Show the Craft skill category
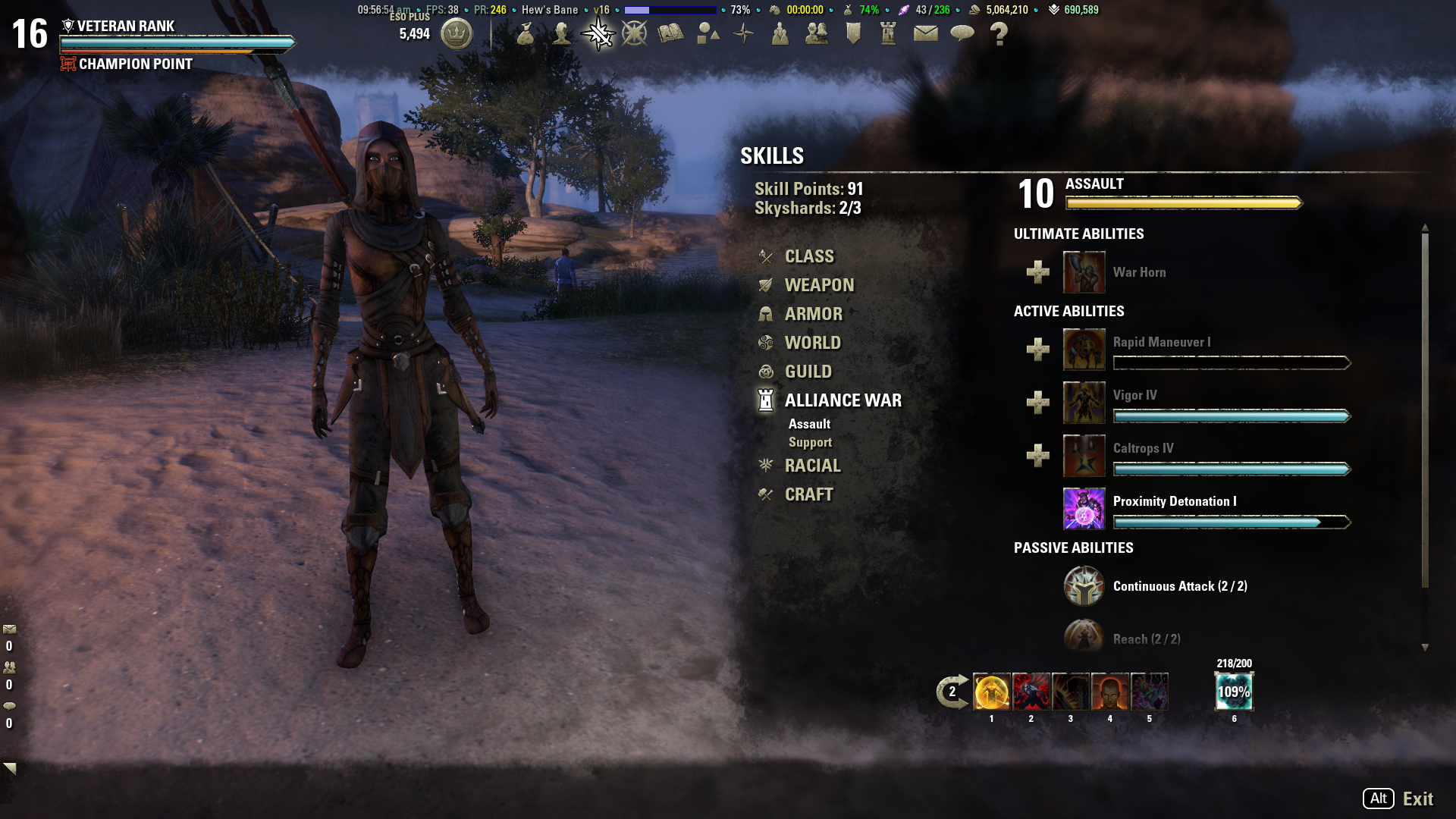Image resolution: width=1456 pixels, height=819 pixels. [808, 494]
